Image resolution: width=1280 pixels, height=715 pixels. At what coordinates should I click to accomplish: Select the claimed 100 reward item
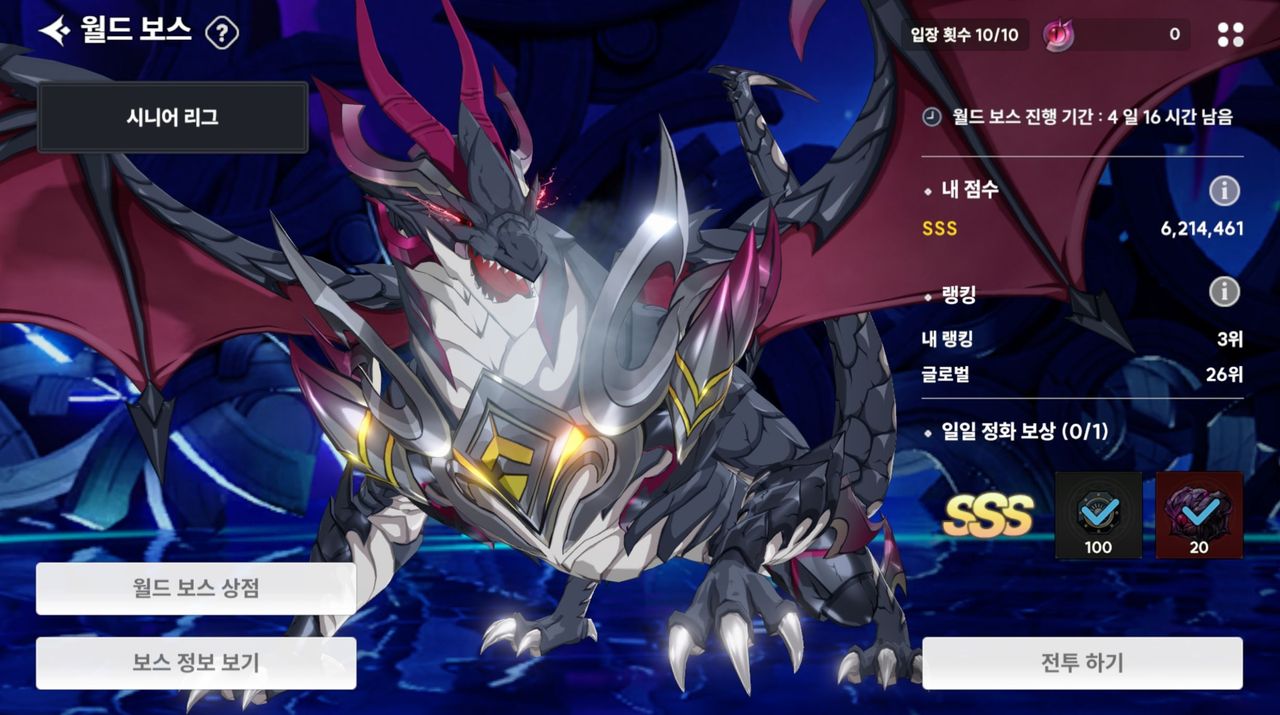(x=1098, y=515)
